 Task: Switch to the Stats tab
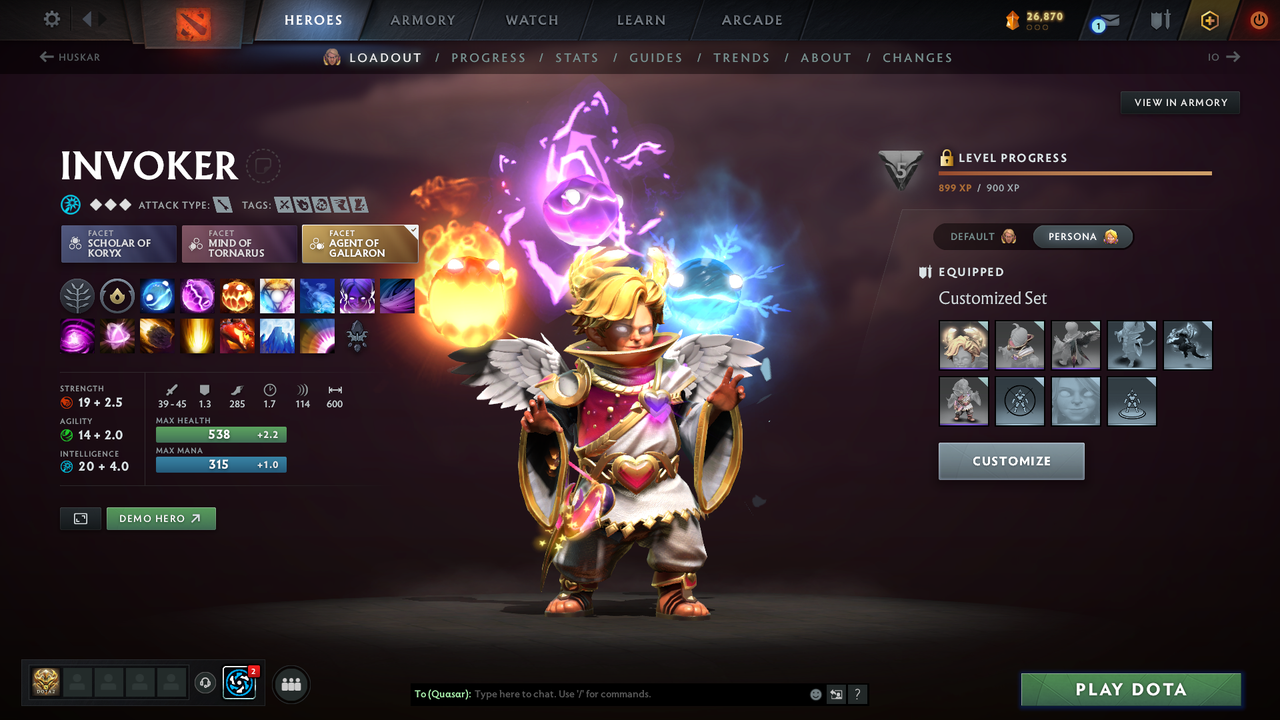click(x=577, y=57)
